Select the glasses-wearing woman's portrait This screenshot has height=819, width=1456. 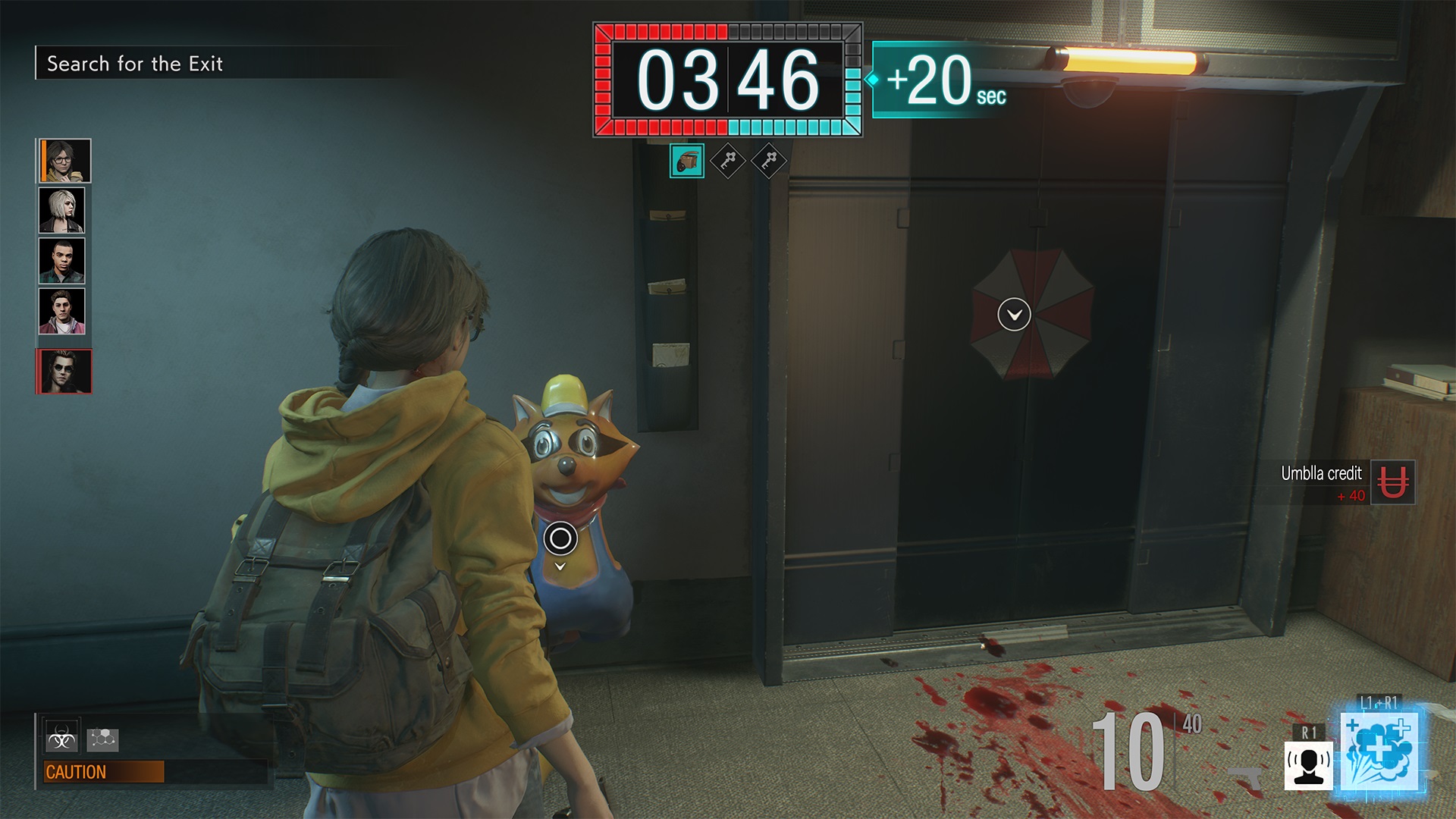click(65, 161)
